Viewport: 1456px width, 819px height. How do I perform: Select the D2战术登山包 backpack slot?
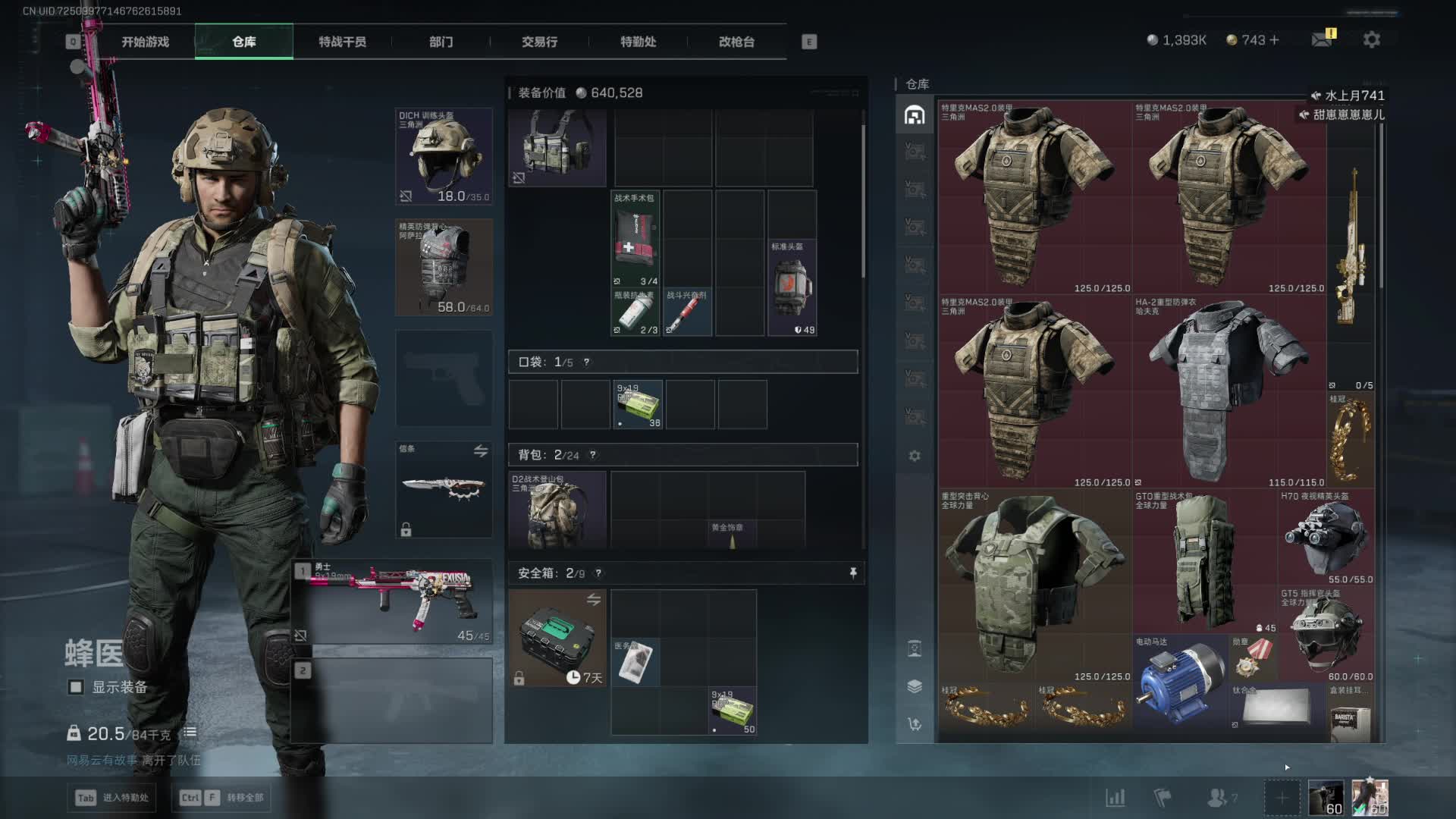[x=557, y=510]
